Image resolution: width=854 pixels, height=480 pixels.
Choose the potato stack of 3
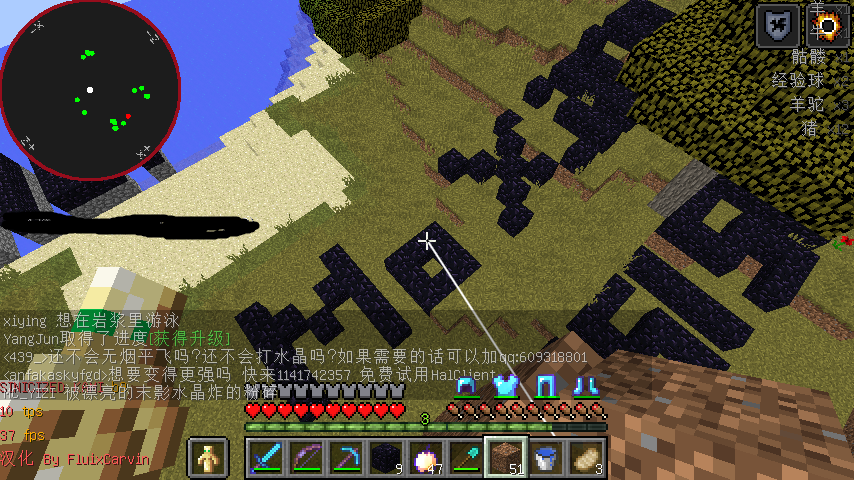coord(587,458)
